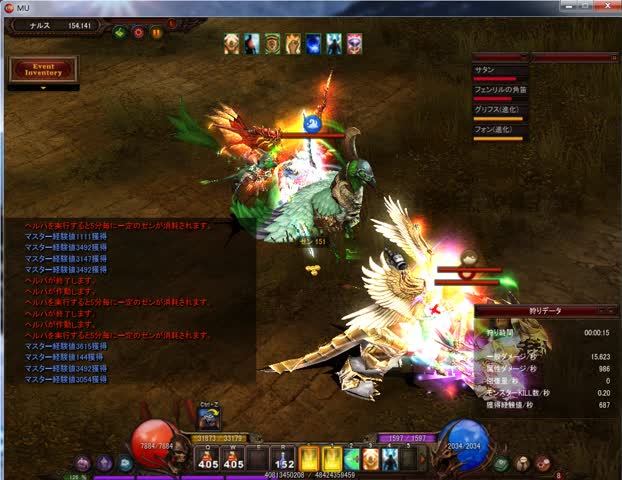Screen dimensions: 622x480
Task: Choose the グリフス(進化) entry
Action: (498, 111)
